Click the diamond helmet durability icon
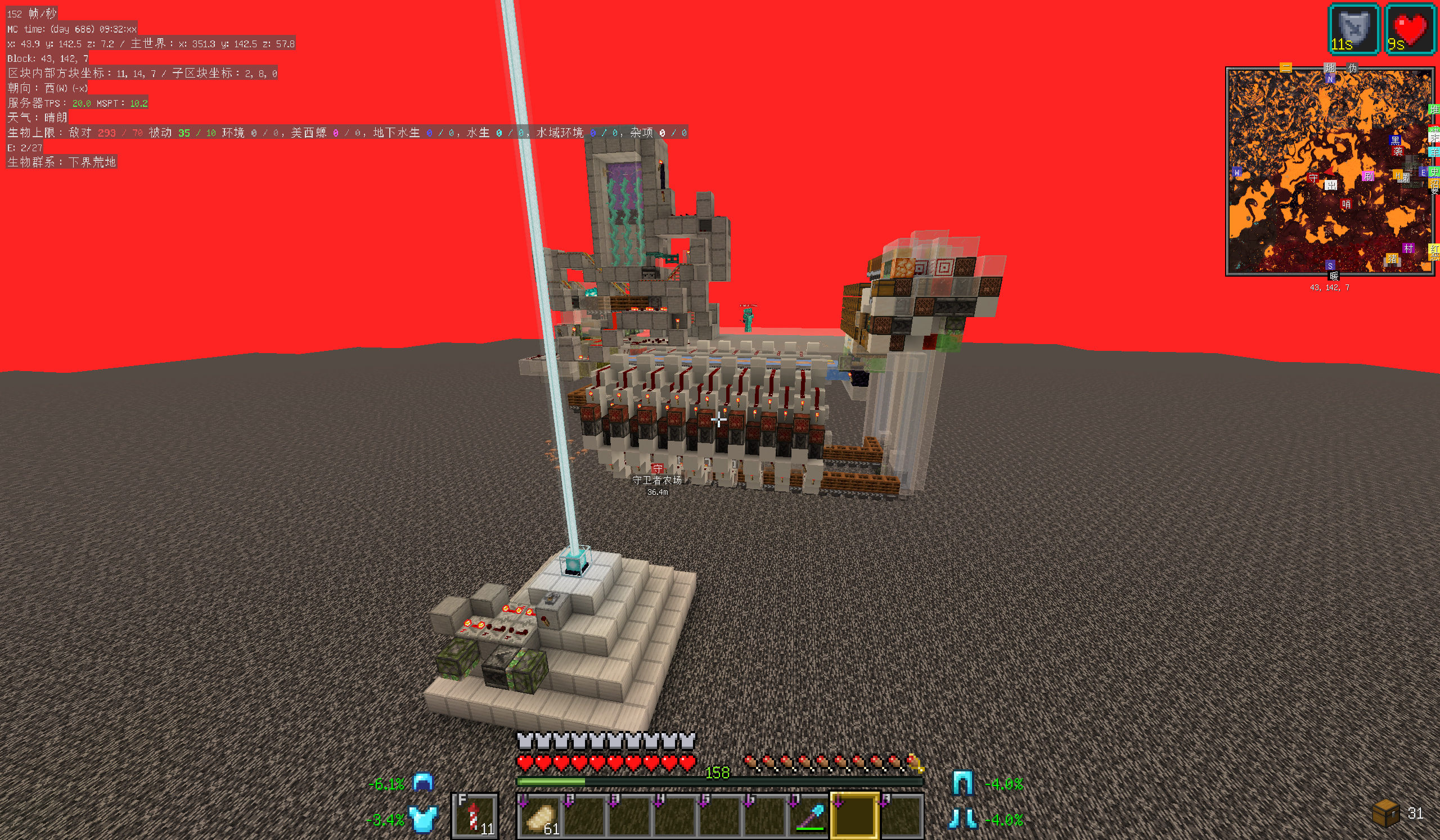The height and width of the screenshot is (840, 1440). pos(423,783)
